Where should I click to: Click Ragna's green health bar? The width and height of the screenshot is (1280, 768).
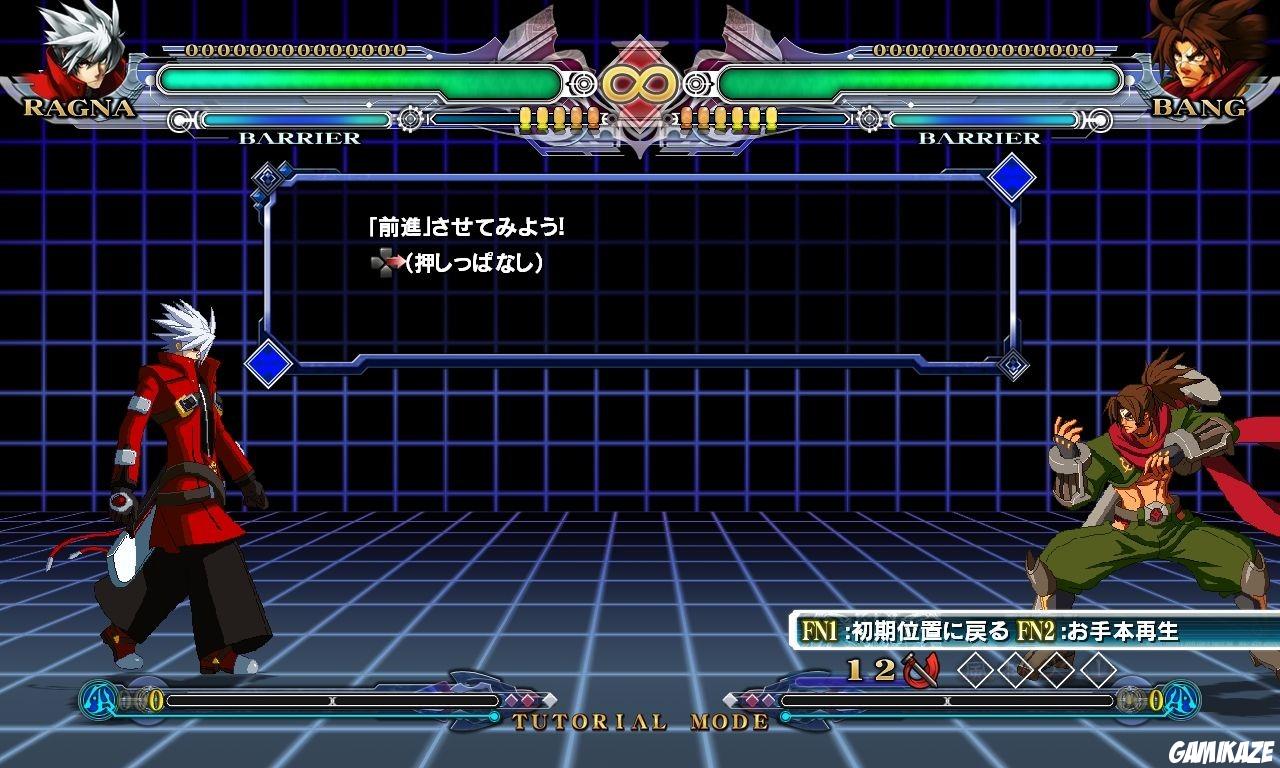pos(360,83)
